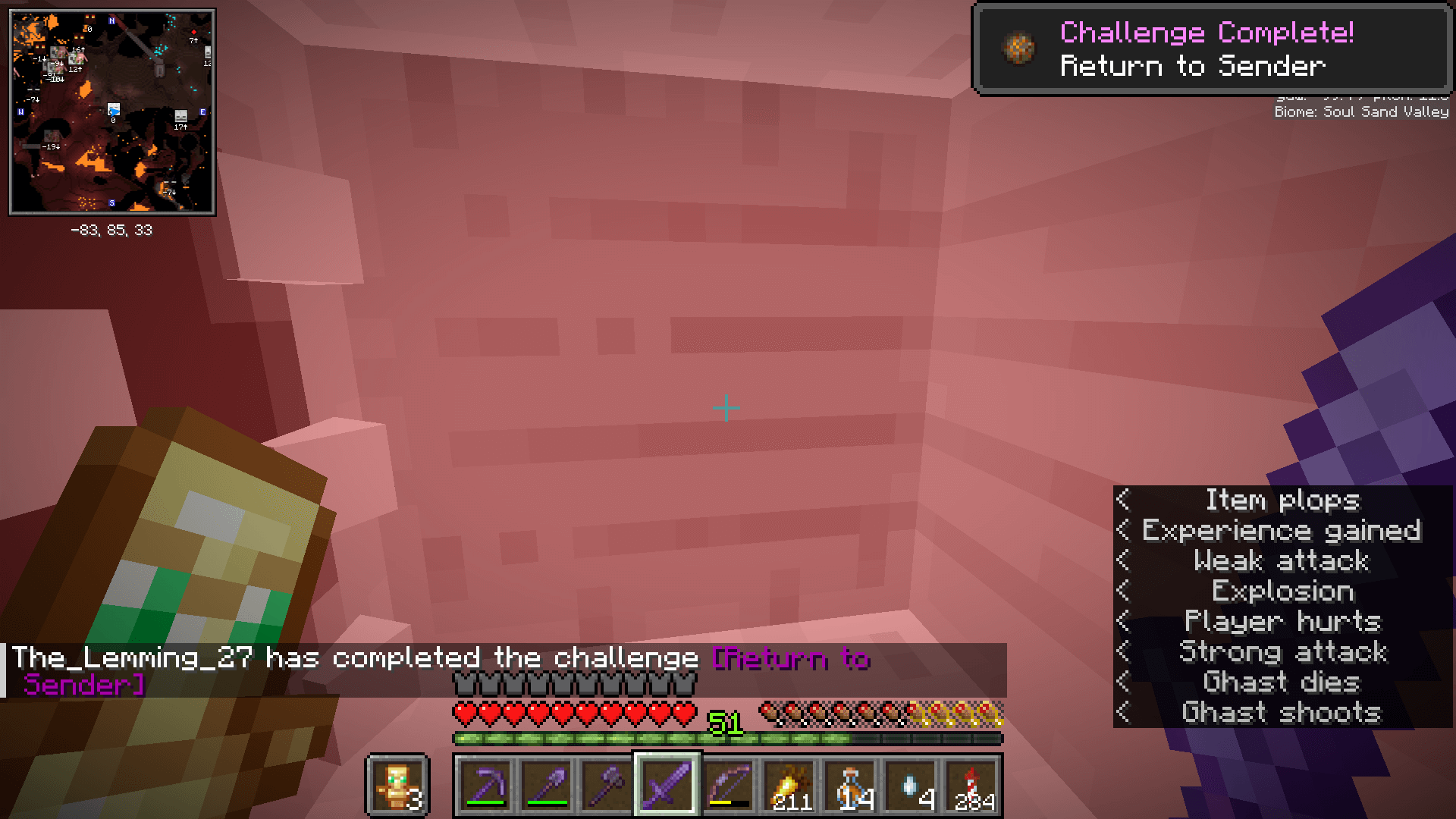
Task: Click the [Return to Sender] link in chat
Action: [792, 659]
